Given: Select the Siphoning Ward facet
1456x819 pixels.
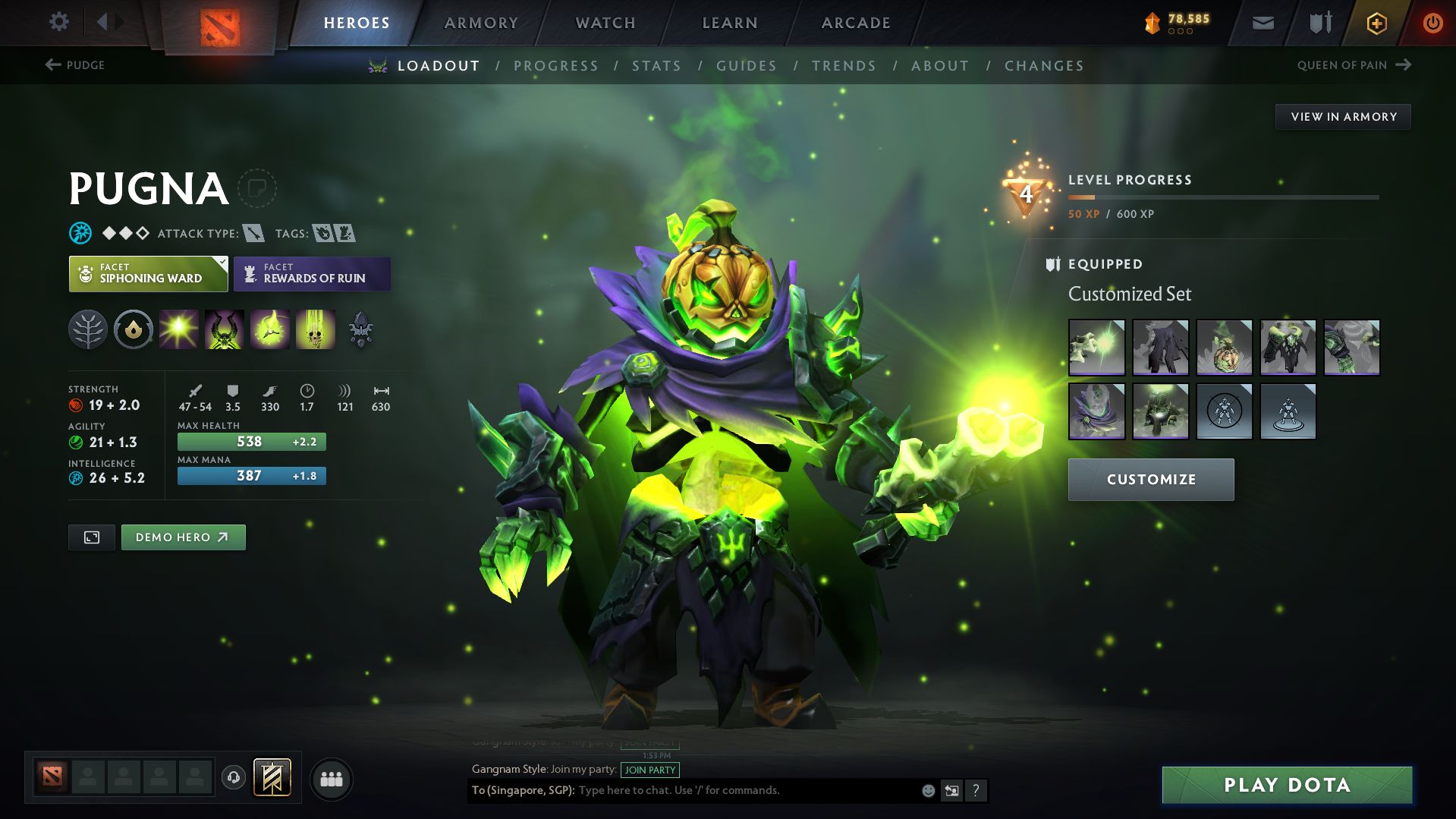Looking at the screenshot, I should pos(148,273).
